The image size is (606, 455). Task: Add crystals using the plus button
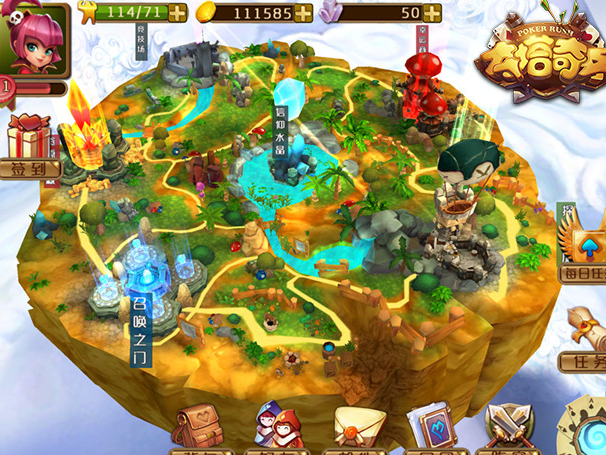432,13
